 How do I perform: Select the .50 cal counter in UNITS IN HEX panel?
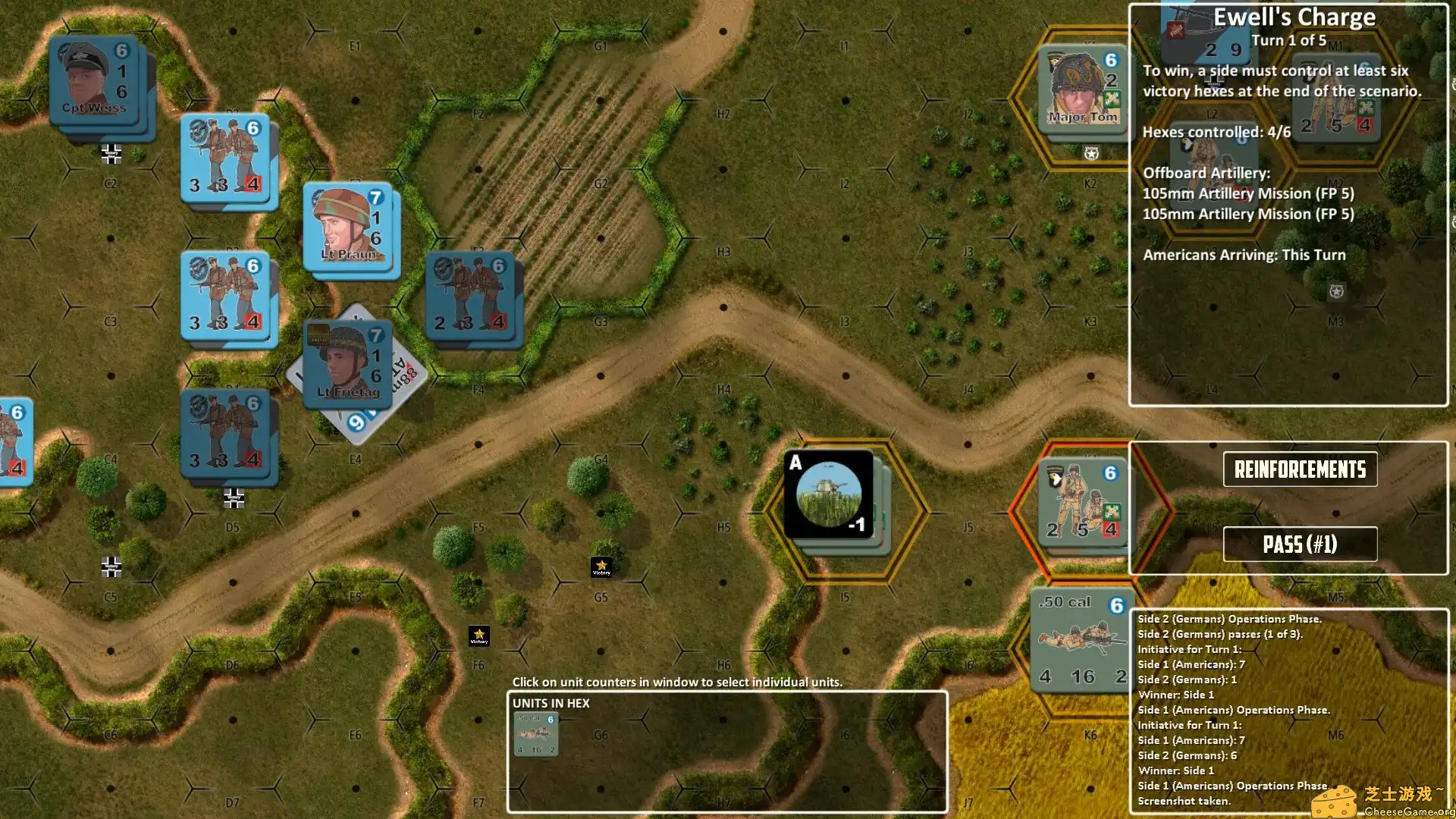pyautogui.click(x=536, y=732)
